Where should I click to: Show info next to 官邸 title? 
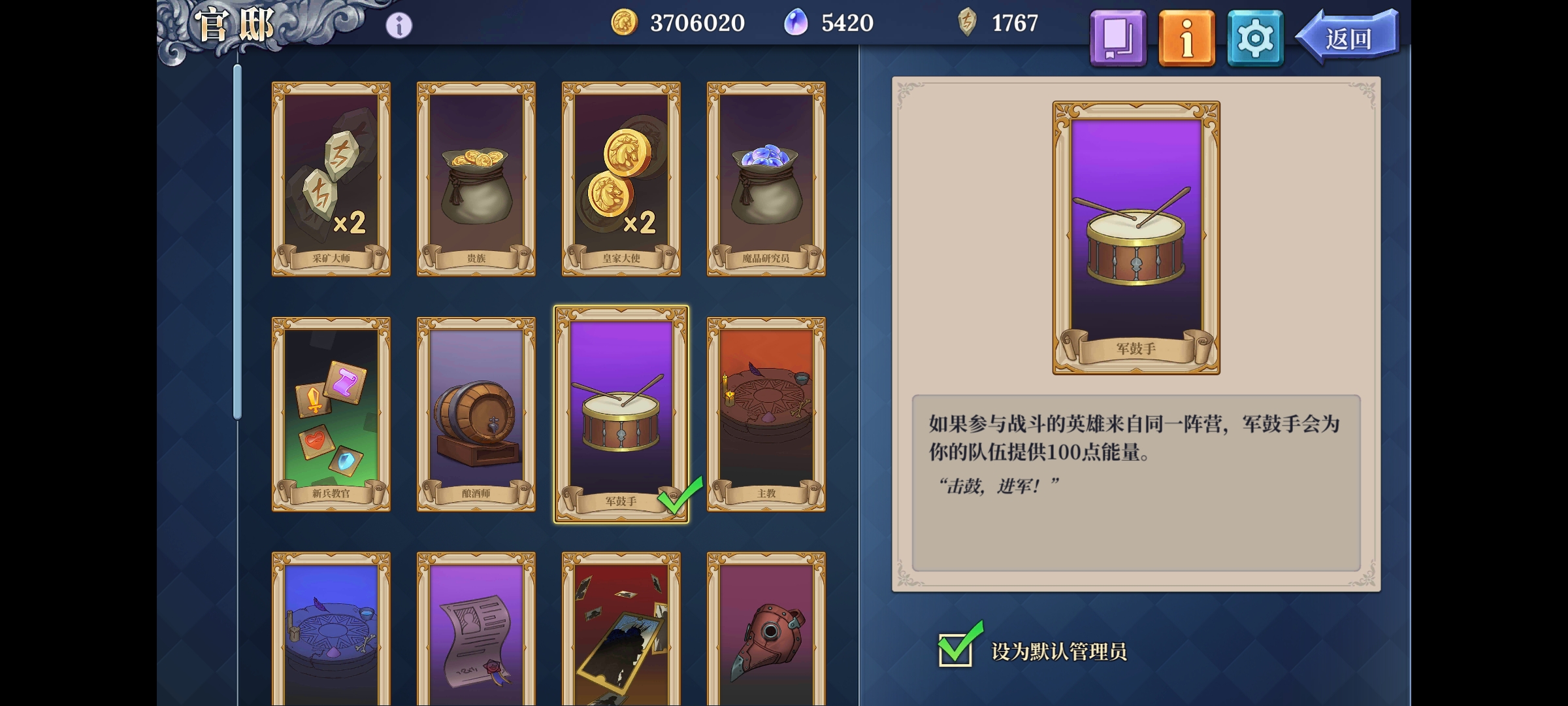[399, 25]
